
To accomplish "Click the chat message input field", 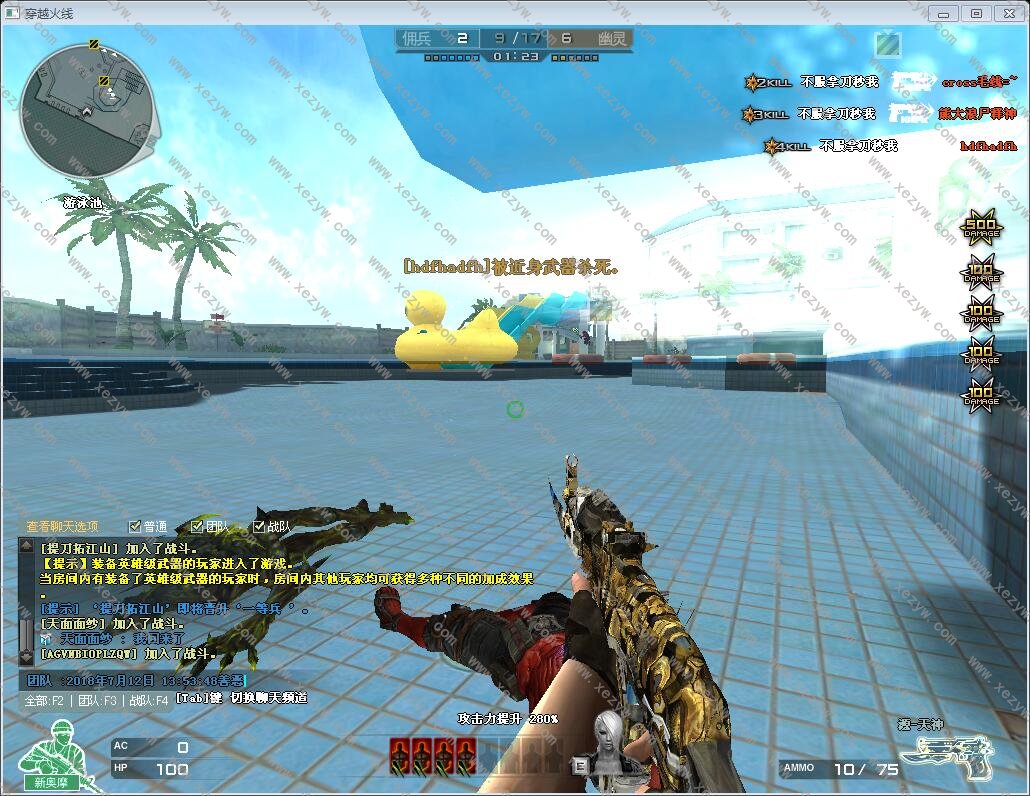I will 135,681.
